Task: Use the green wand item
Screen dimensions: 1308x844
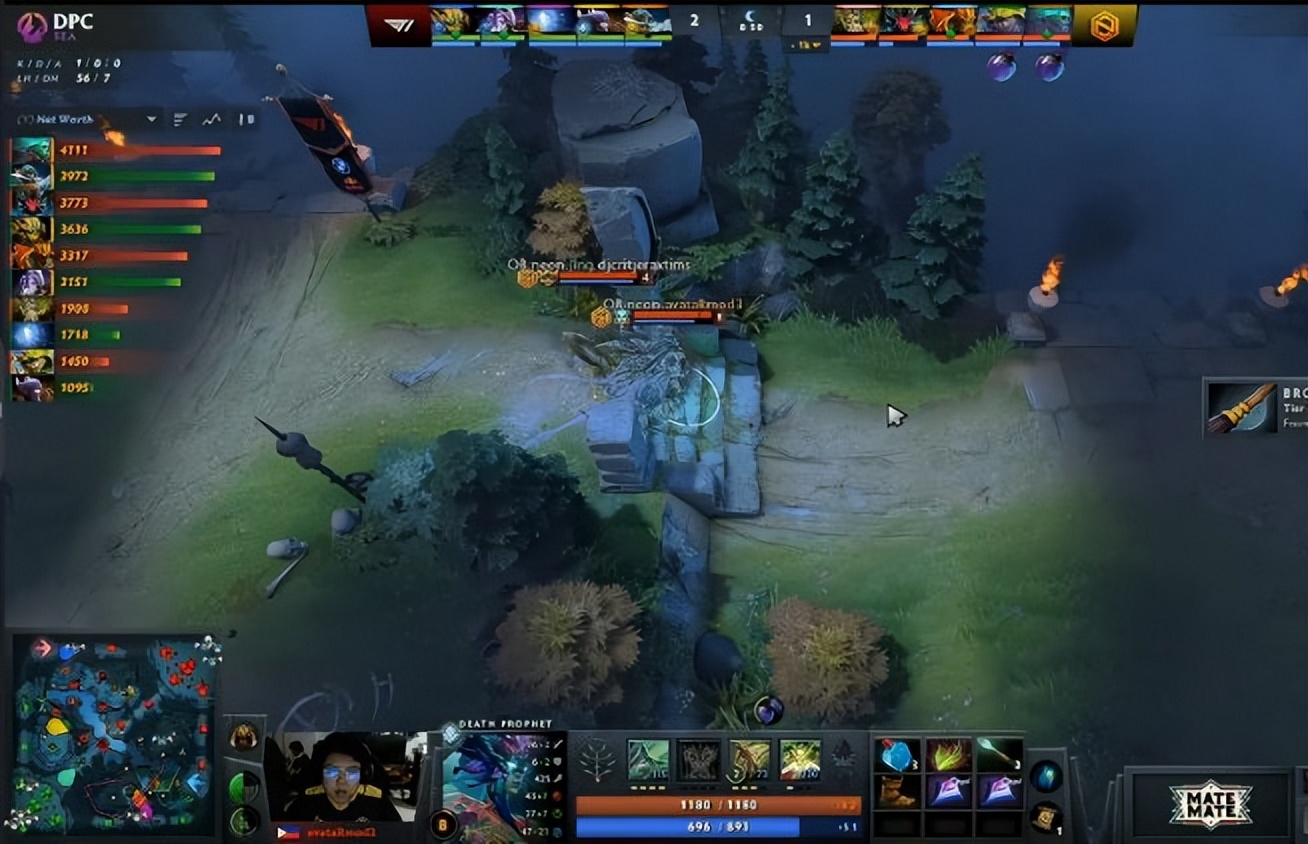Action: pos(999,755)
